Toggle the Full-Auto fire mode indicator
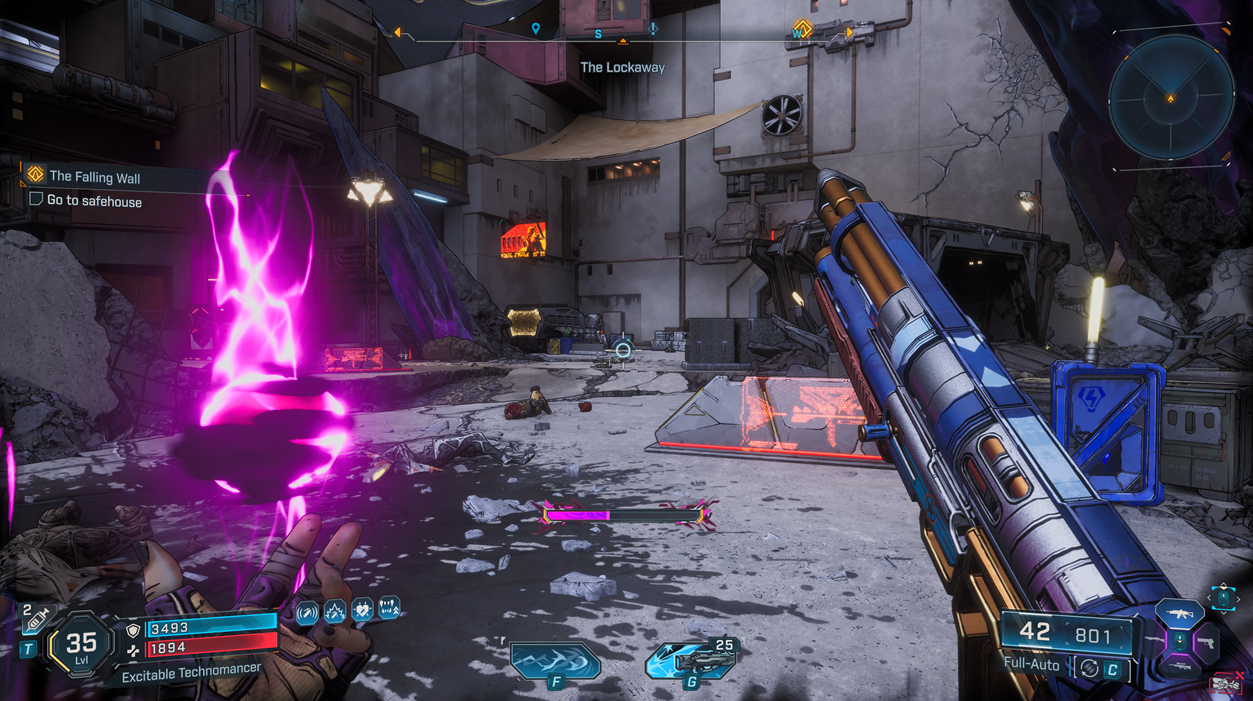Viewport: 1253px width, 701px height. pos(1032,663)
